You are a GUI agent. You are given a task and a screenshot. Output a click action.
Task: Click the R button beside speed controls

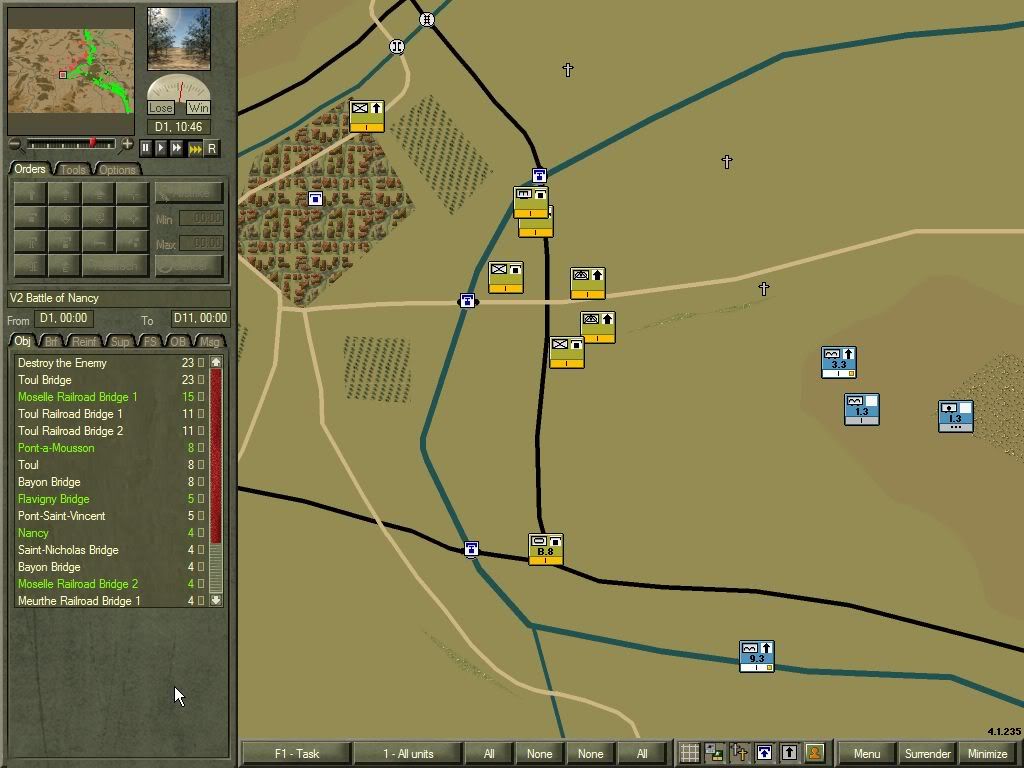coord(211,148)
